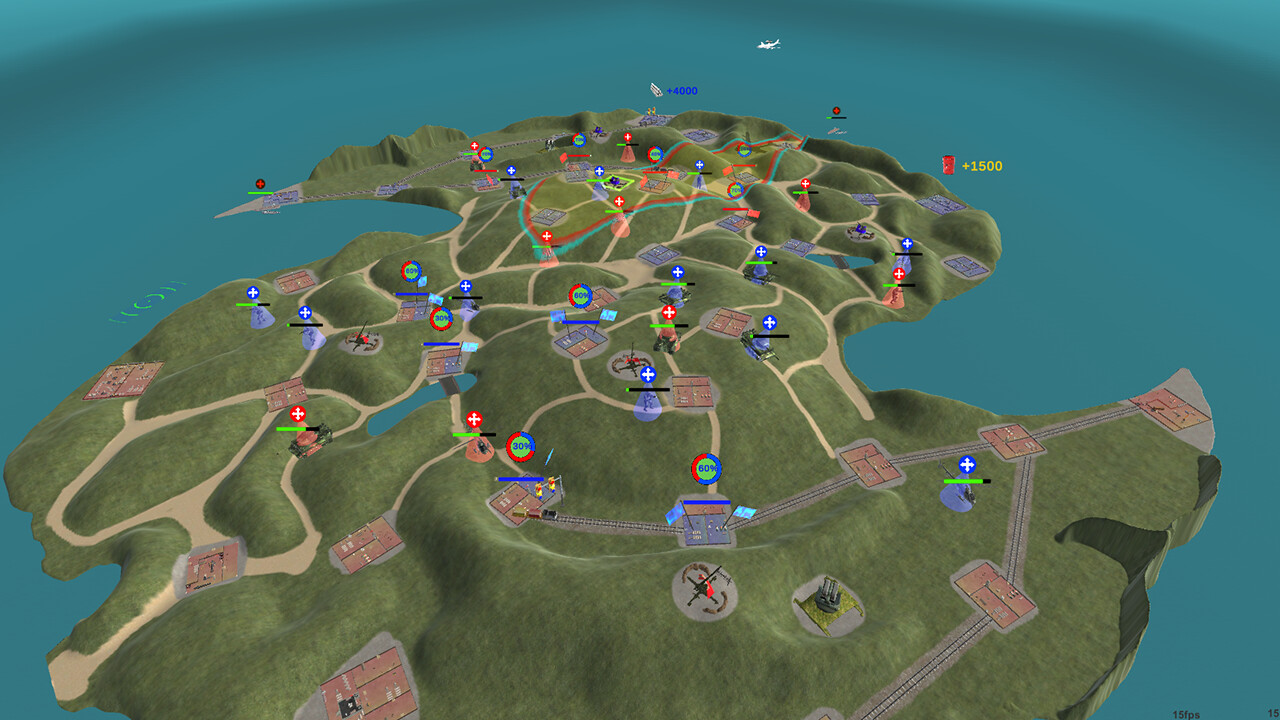Viewport: 1280px width, 720px height.
Task: Open the red-ringed 30% progress circle on the left
Action: click(x=441, y=317)
